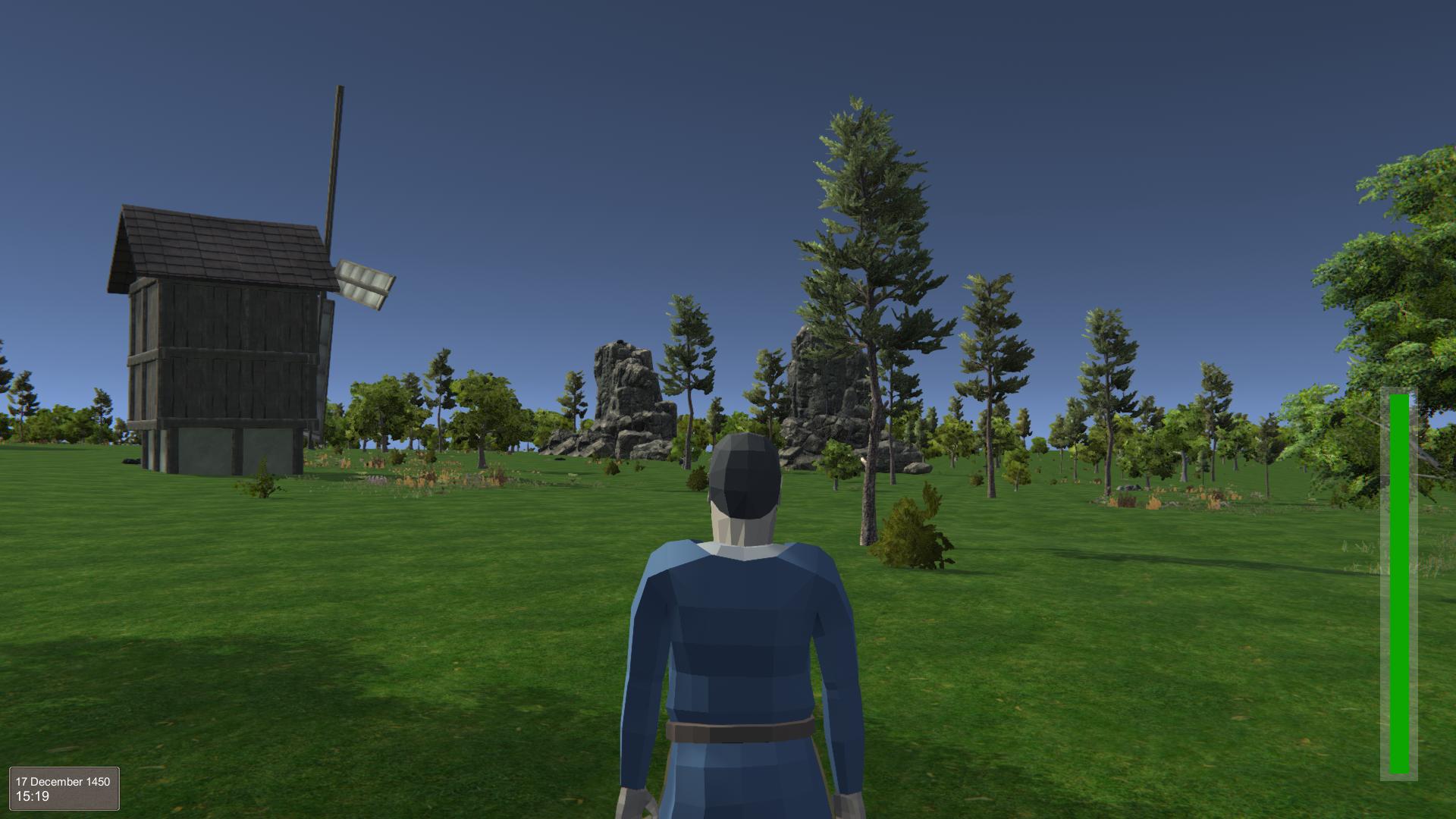Click the small shrub beside the windmill
Viewport: 1456px width, 819px height.
264,483
